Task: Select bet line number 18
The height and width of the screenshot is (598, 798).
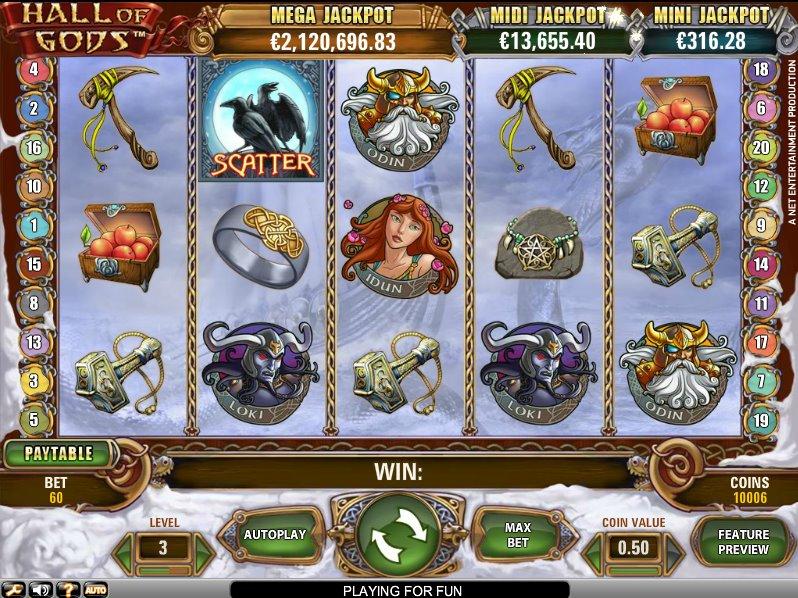Action: (x=762, y=70)
